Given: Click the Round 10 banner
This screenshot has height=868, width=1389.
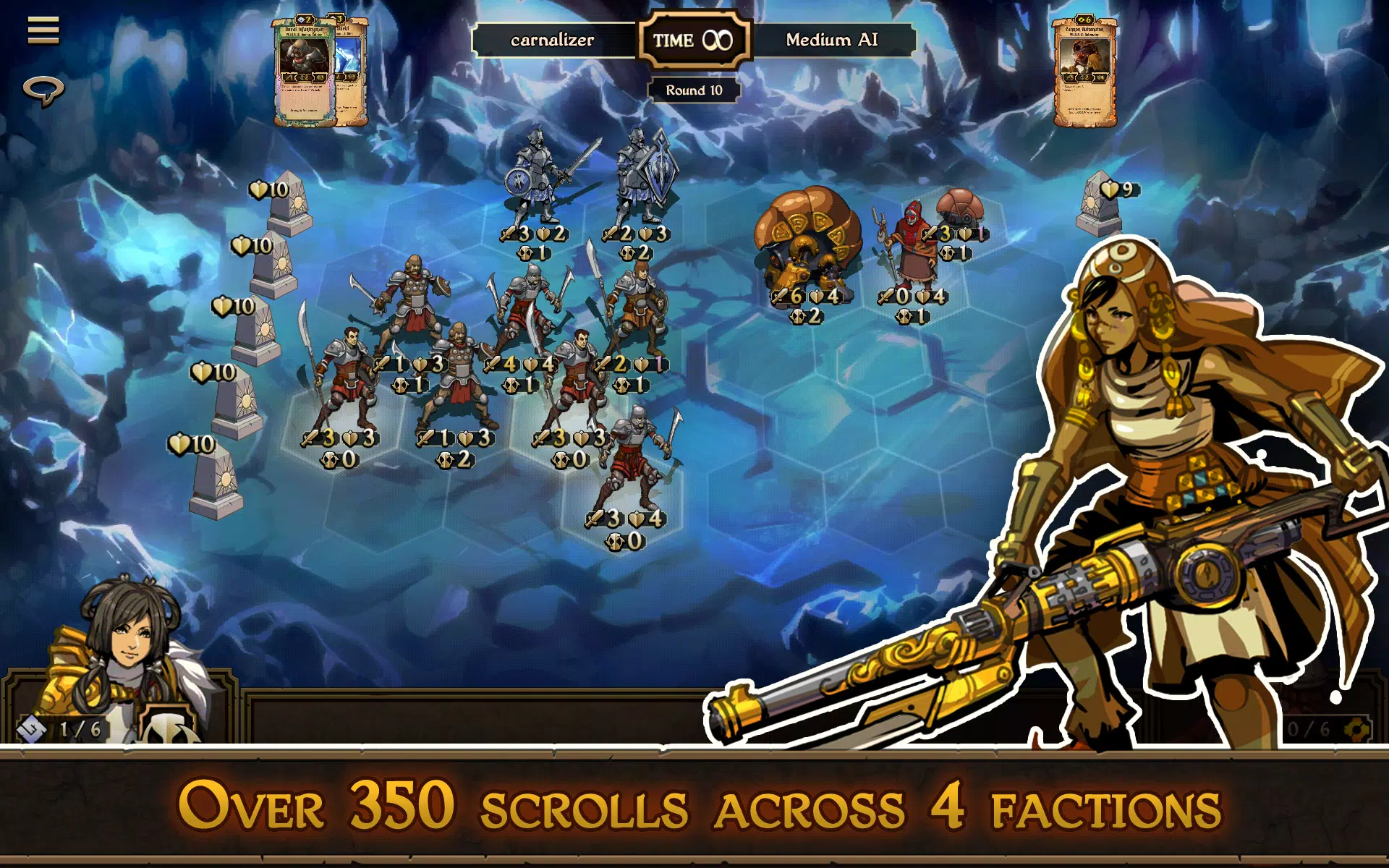Looking at the screenshot, I should click(x=696, y=90).
